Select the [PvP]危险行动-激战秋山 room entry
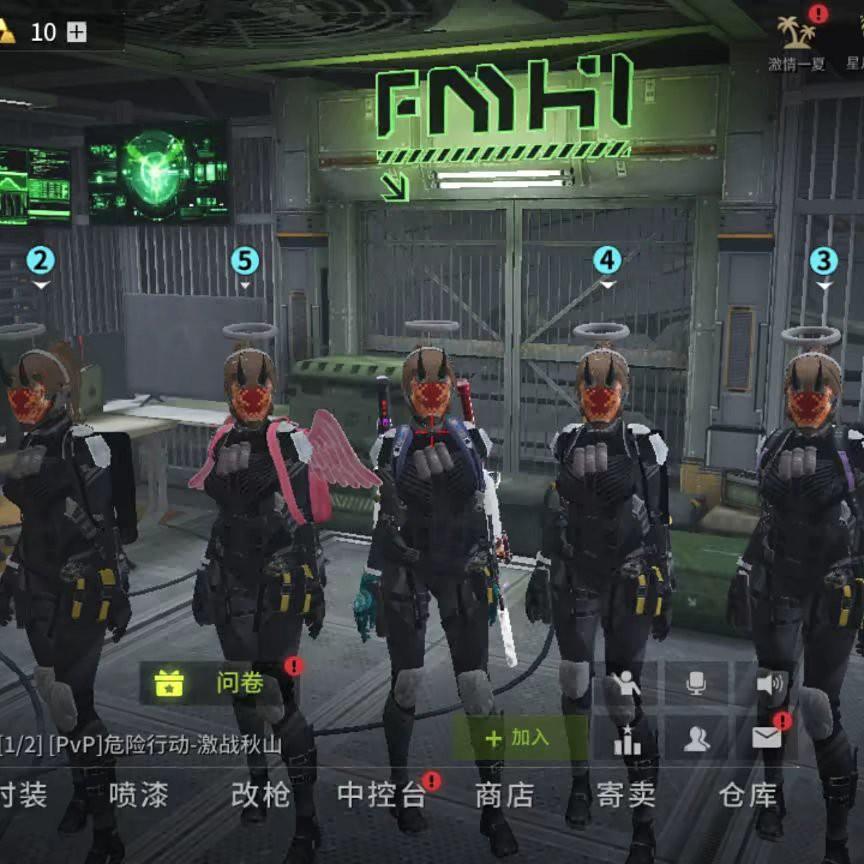The width and height of the screenshot is (864, 864). [x=141, y=744]
